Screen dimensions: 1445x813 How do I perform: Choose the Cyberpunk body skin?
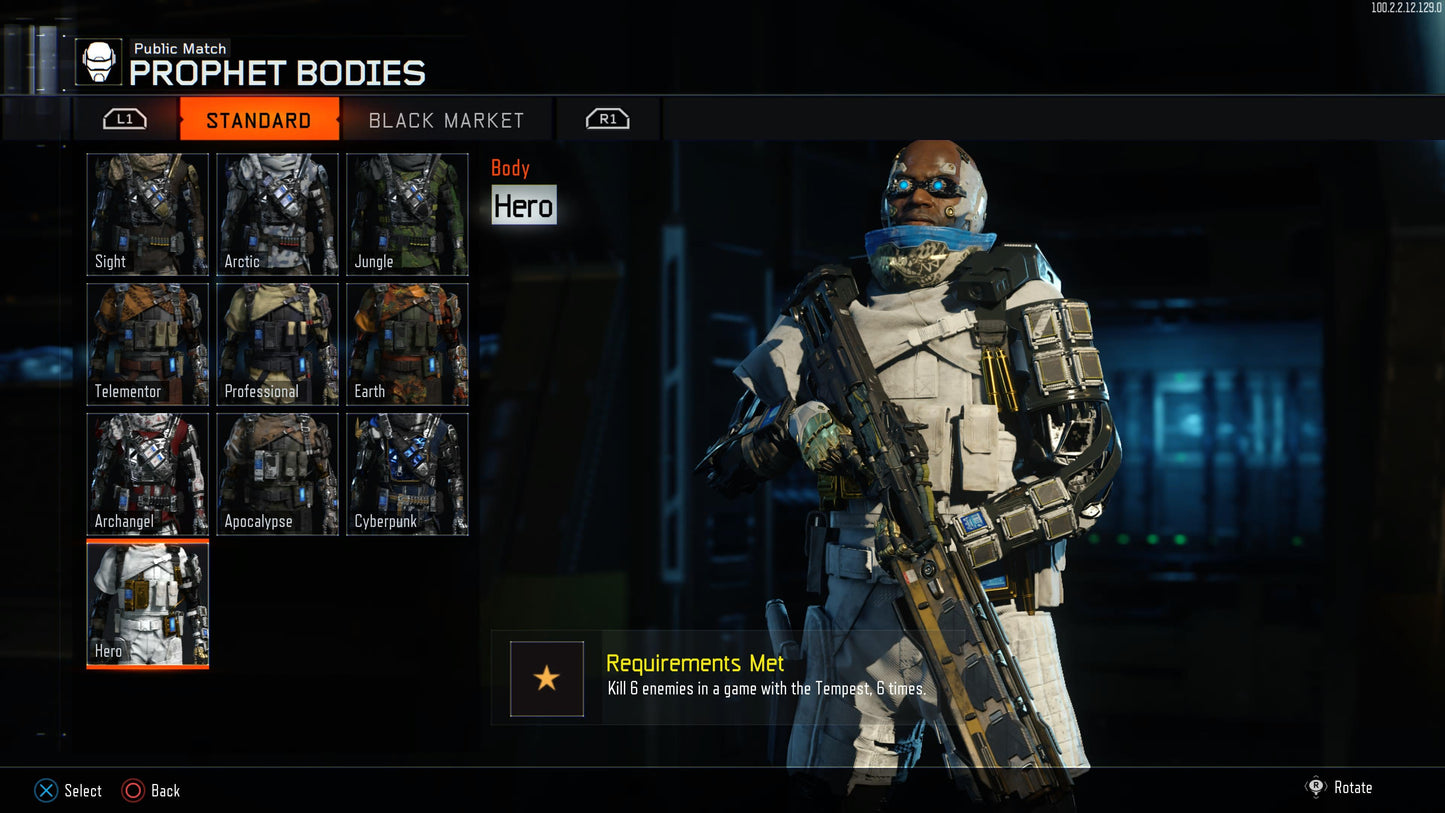coord(407,474)
